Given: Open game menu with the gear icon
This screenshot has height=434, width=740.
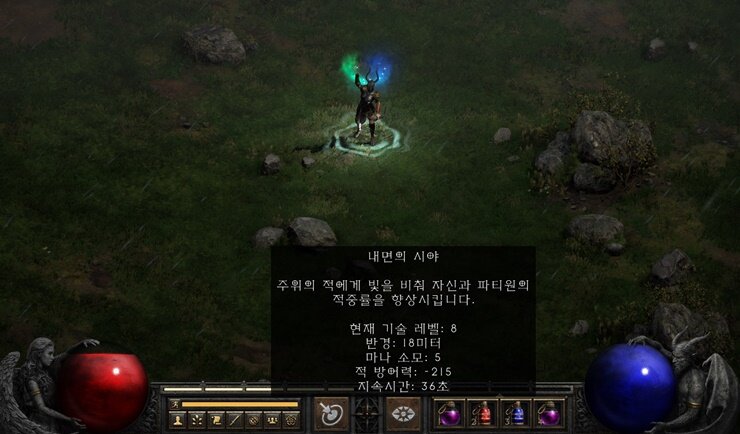Looking at the screenshot, I should tap(290, 420).
